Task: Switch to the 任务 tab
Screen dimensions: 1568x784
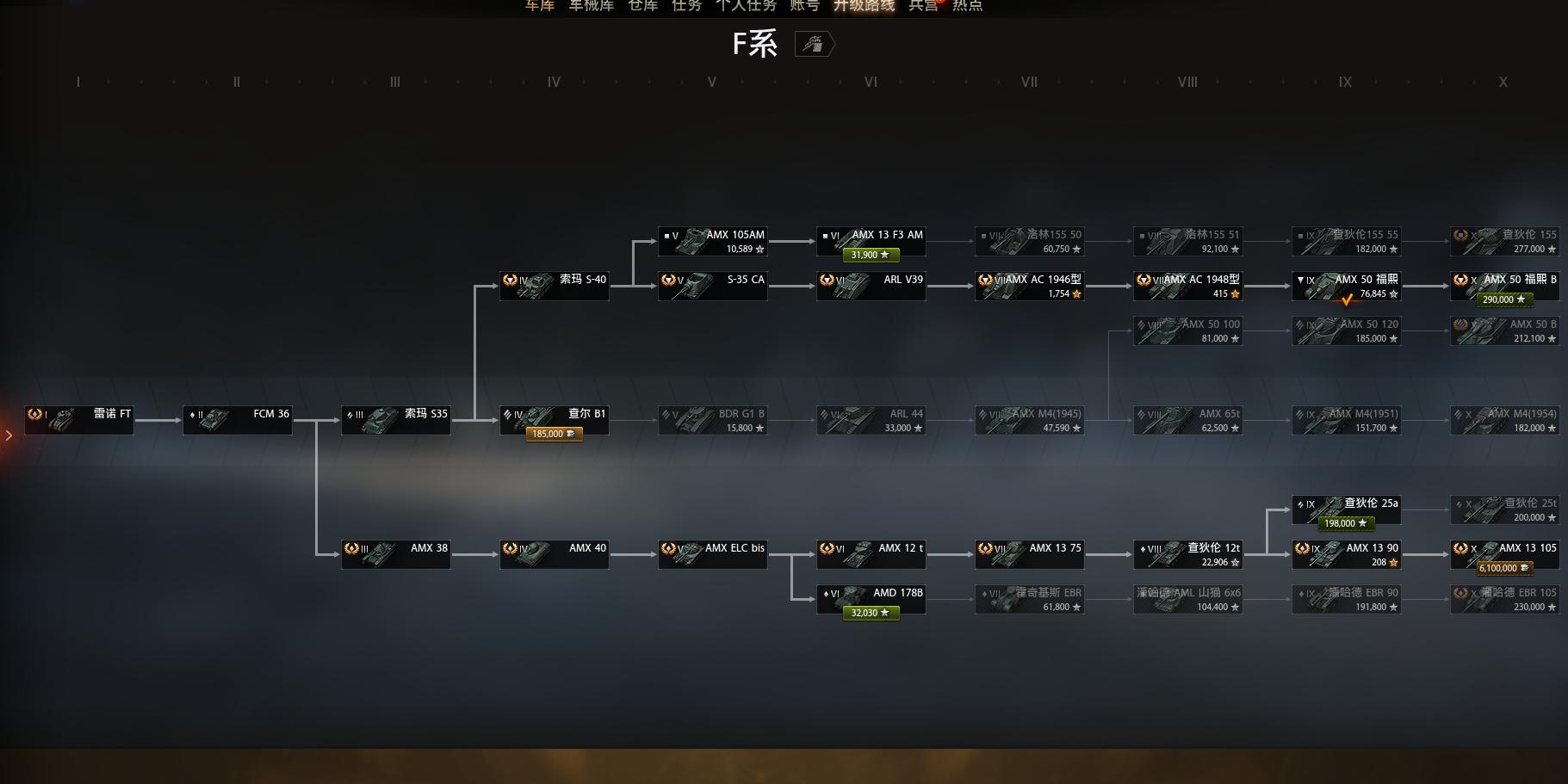Action: pos(685,6)
